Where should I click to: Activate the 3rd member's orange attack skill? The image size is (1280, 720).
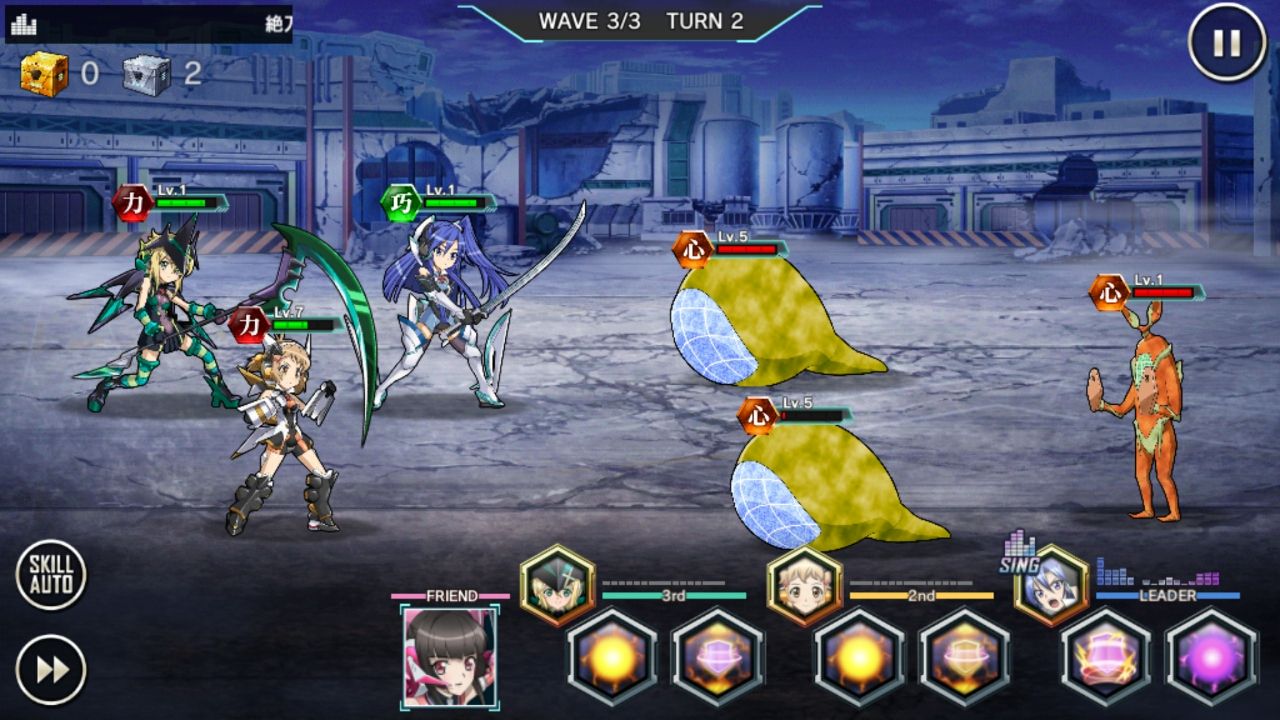click(613, 661)
